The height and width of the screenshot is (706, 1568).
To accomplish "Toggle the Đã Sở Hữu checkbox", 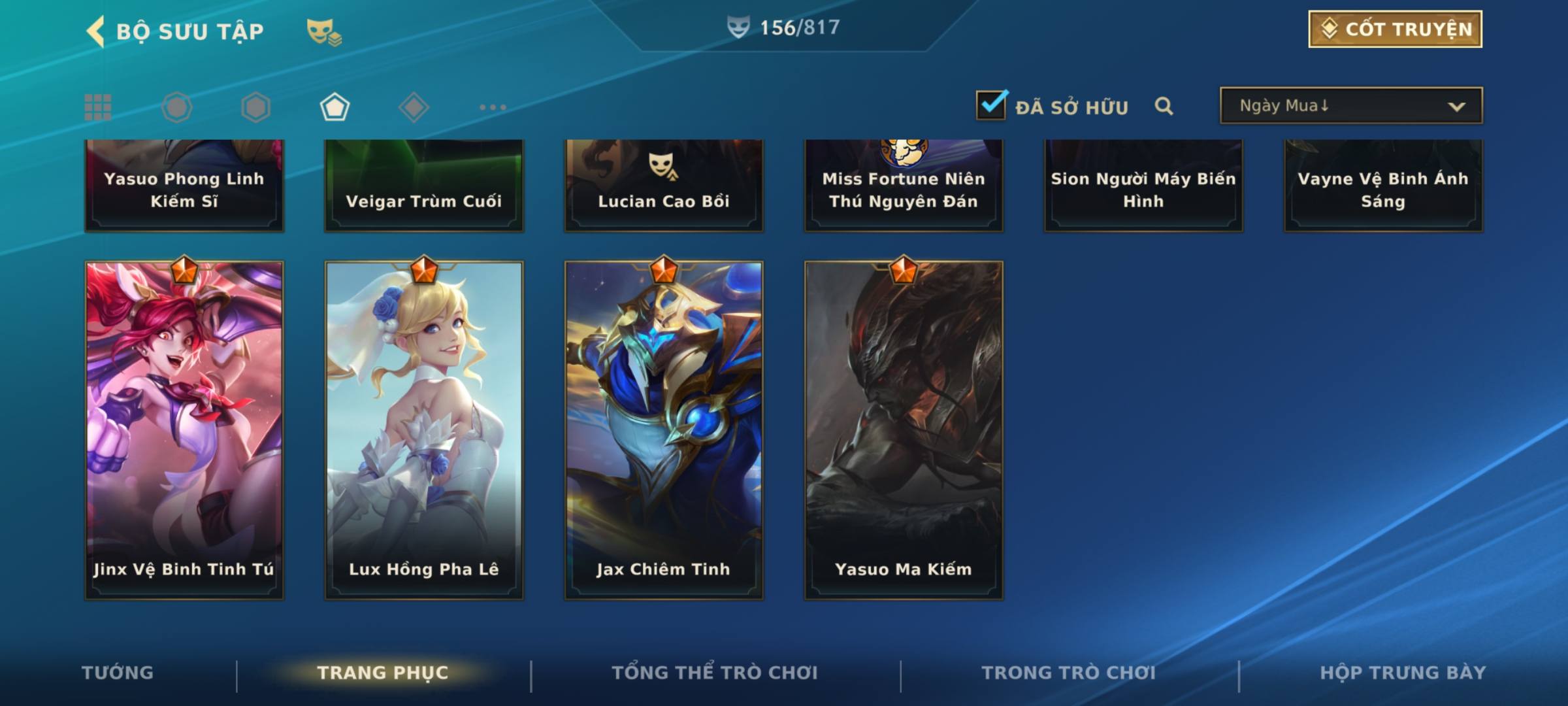I will [x=991, y=105].
